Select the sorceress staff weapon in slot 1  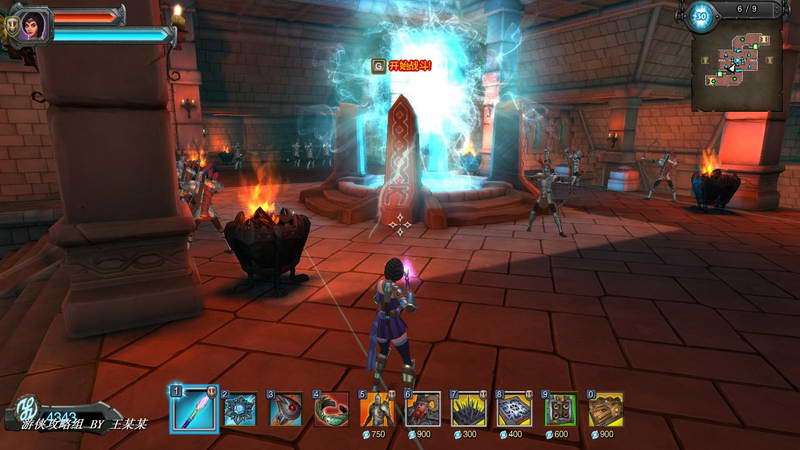pos(193,409)
